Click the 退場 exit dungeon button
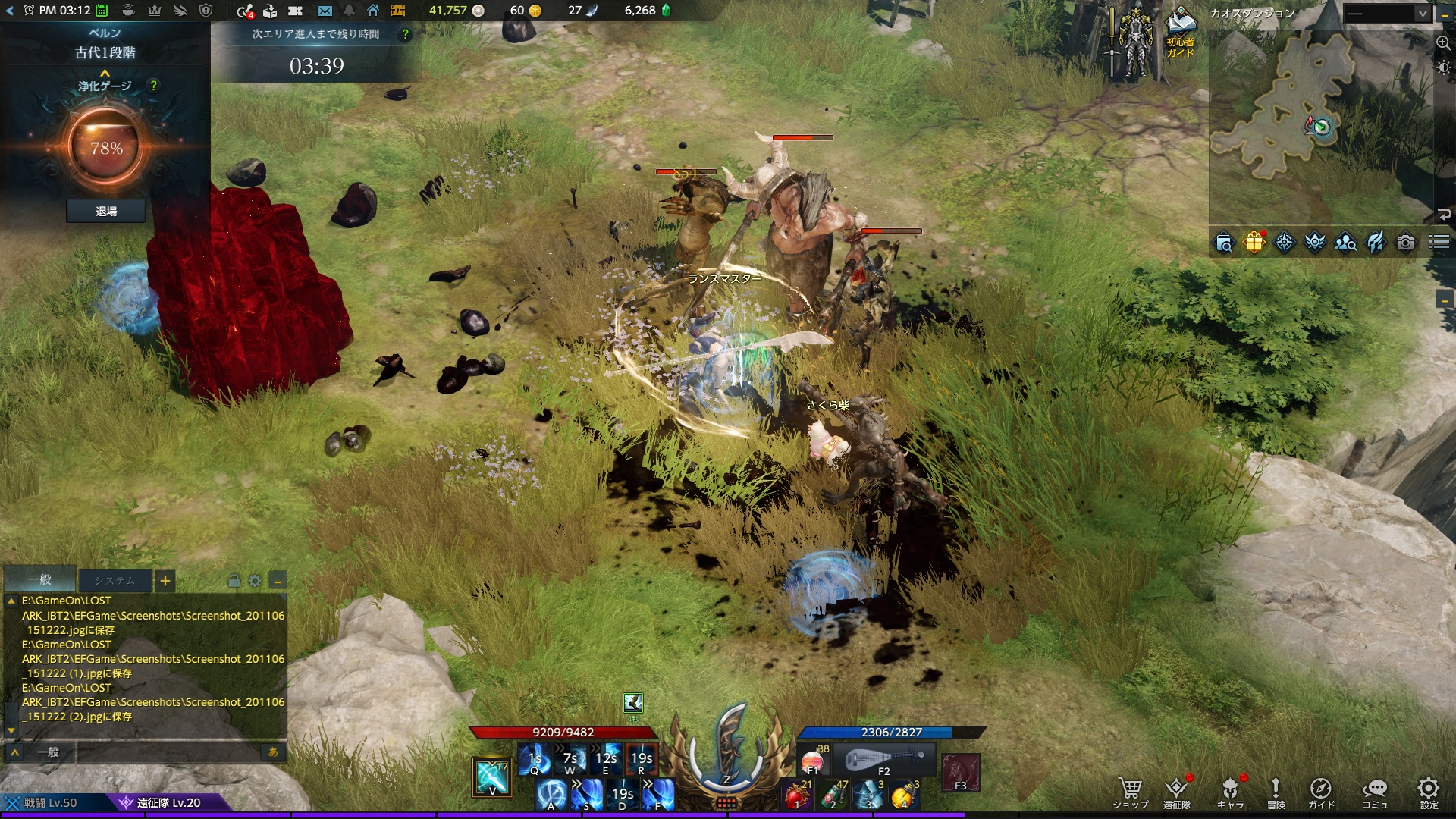1456x819 pixels. [106, 212]
